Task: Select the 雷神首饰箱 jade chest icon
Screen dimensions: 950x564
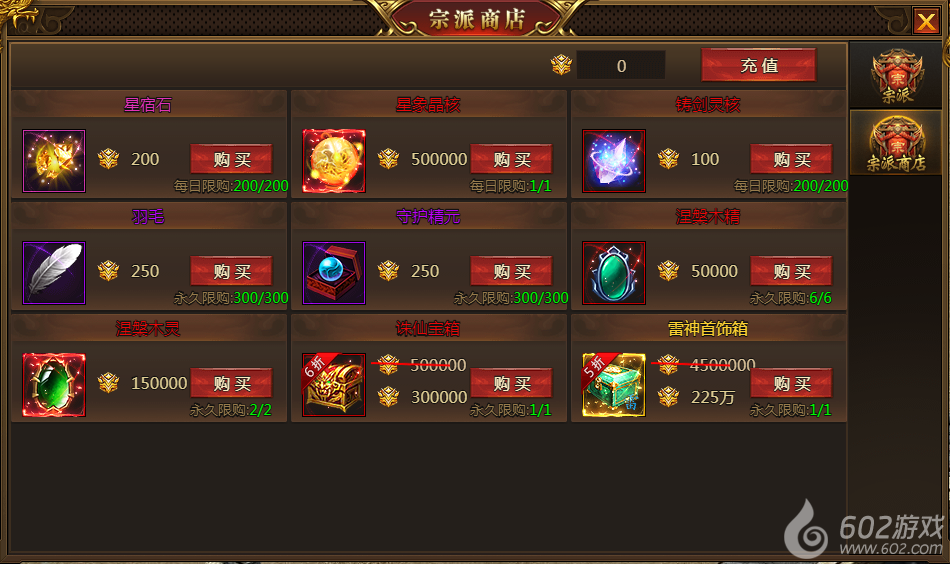Action: point(614,384)
